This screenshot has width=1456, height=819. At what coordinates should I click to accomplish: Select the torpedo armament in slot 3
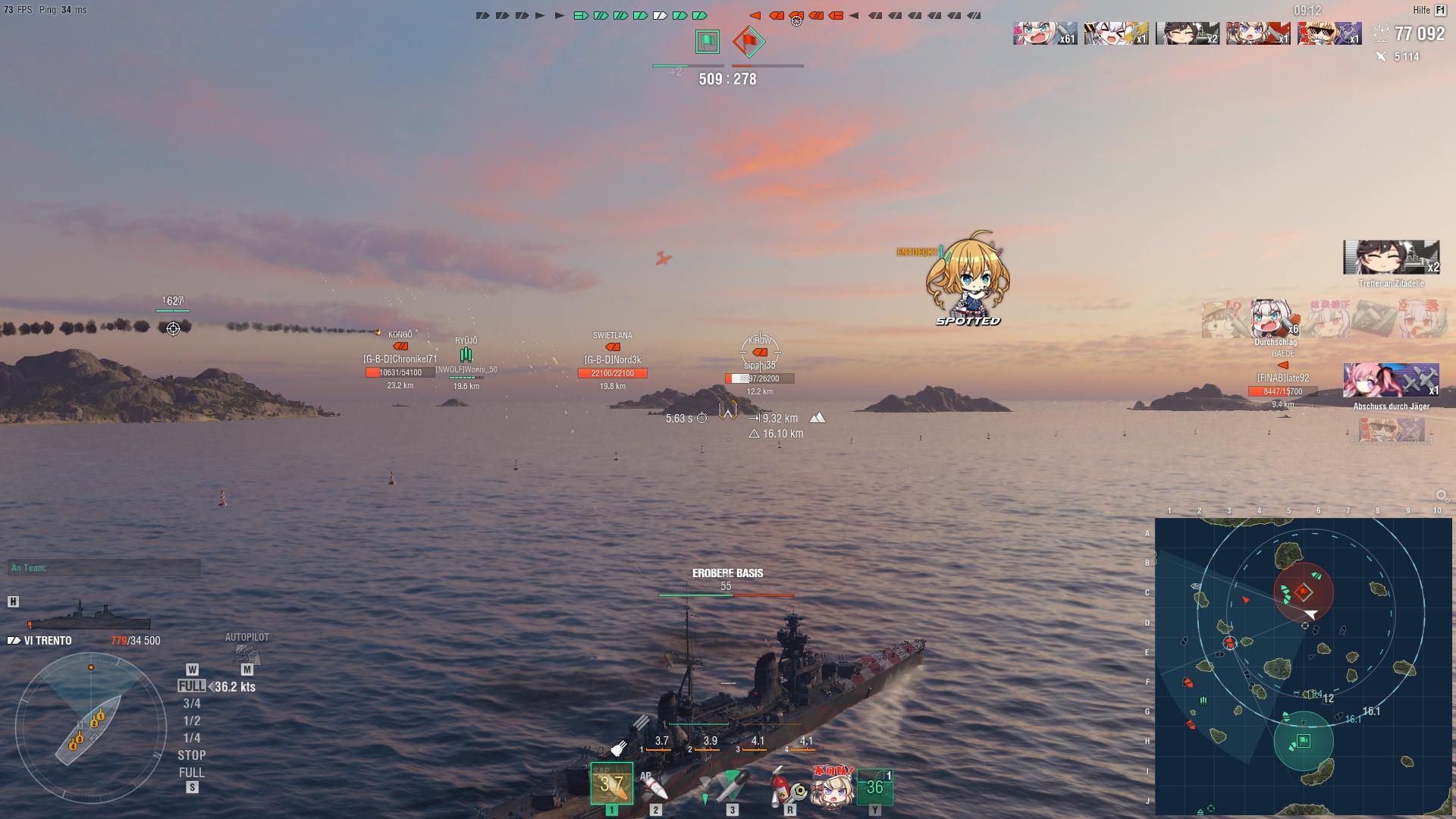(732, 785)
